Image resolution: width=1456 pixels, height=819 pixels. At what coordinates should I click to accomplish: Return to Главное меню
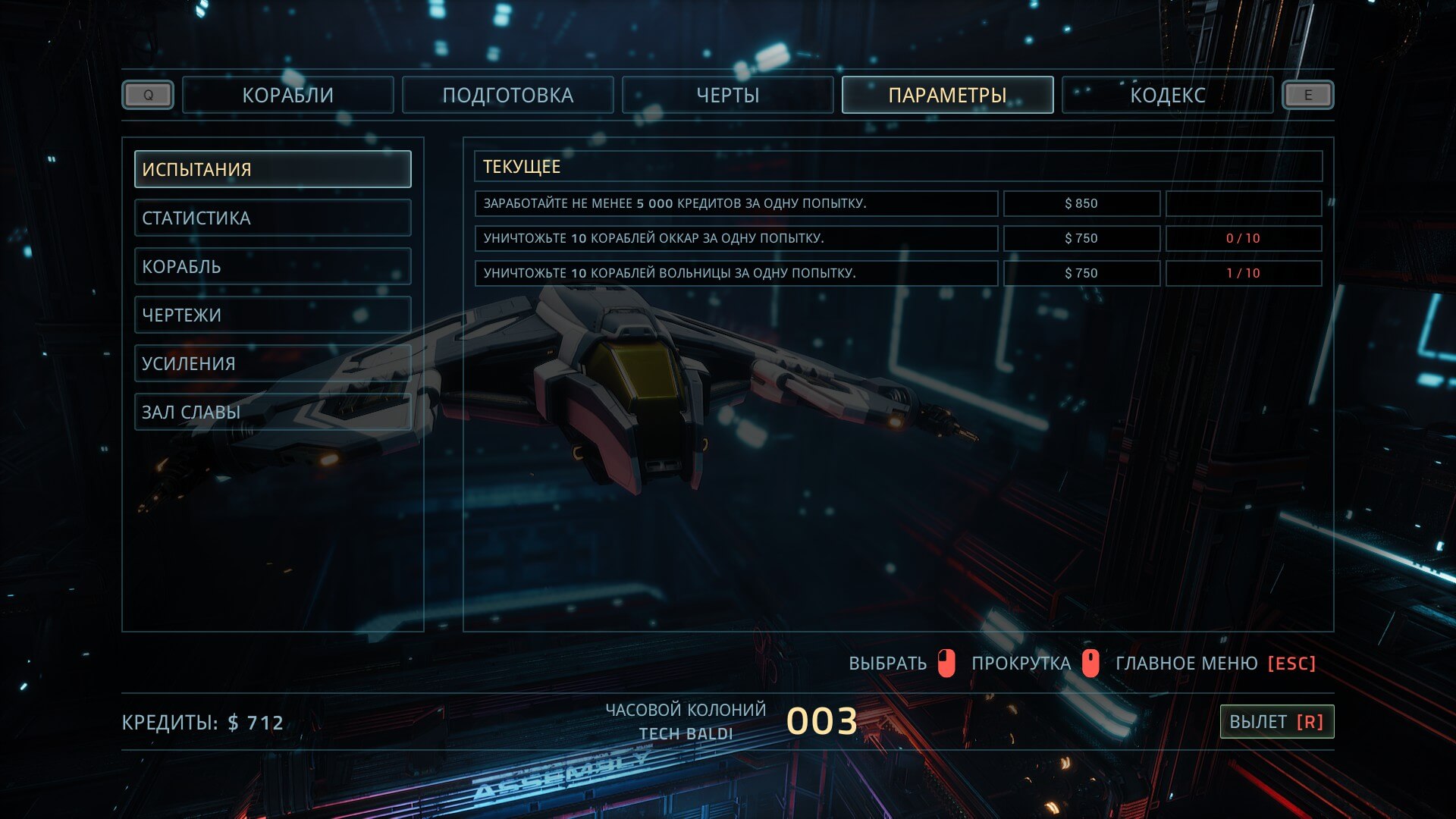coord(1215,664)
